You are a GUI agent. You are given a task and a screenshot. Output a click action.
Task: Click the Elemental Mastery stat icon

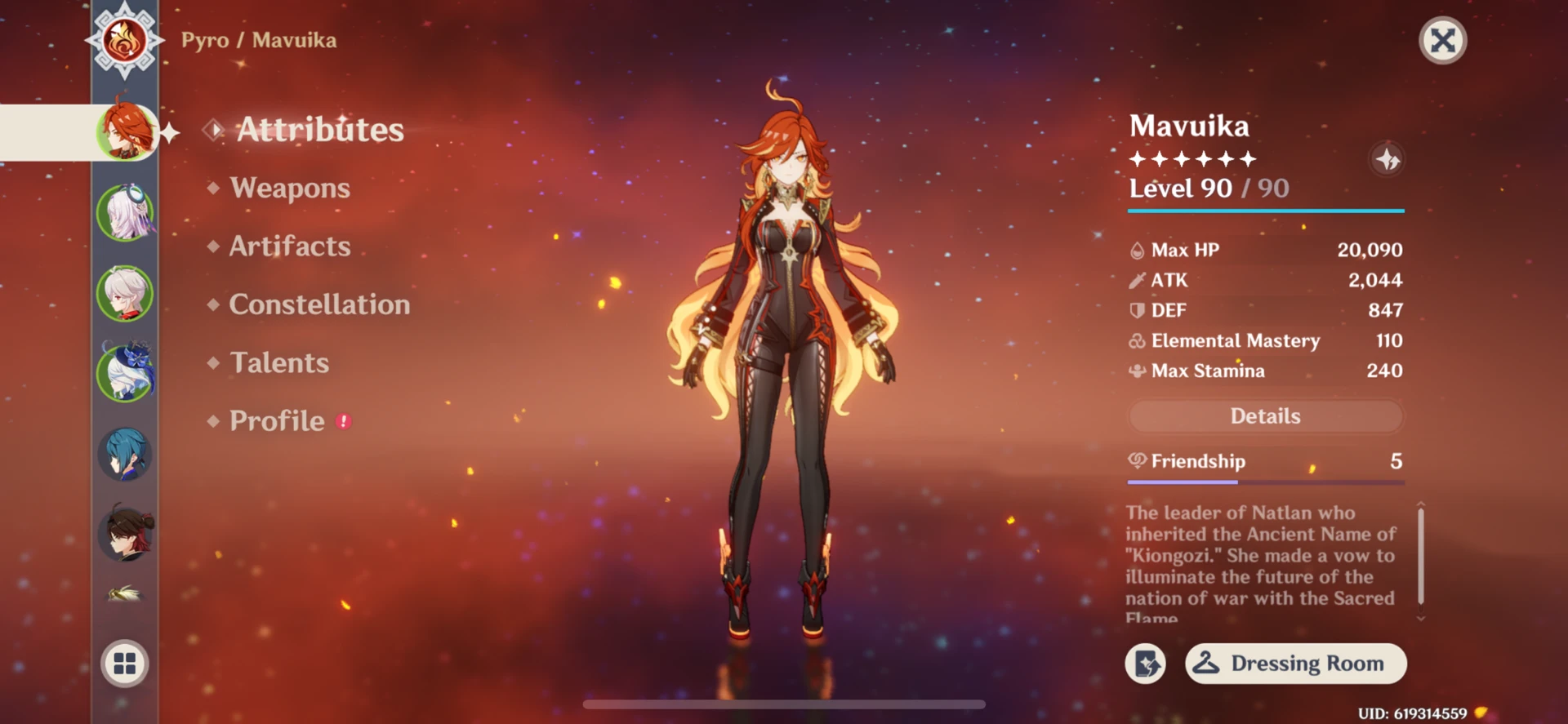click(x=1135, y=340)
